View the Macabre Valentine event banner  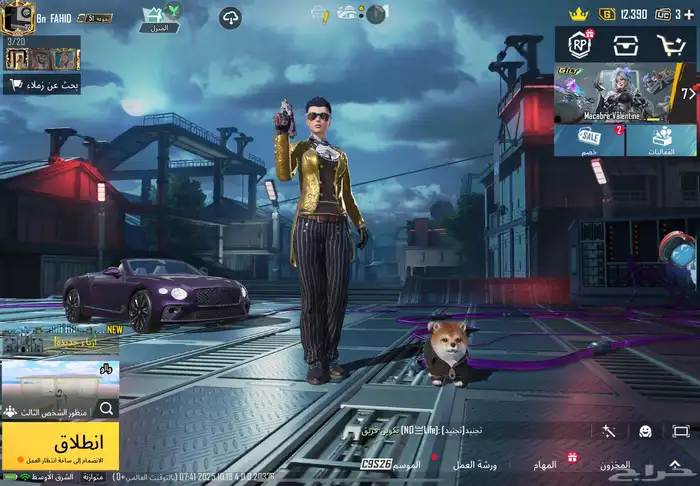tap(625, 94)
